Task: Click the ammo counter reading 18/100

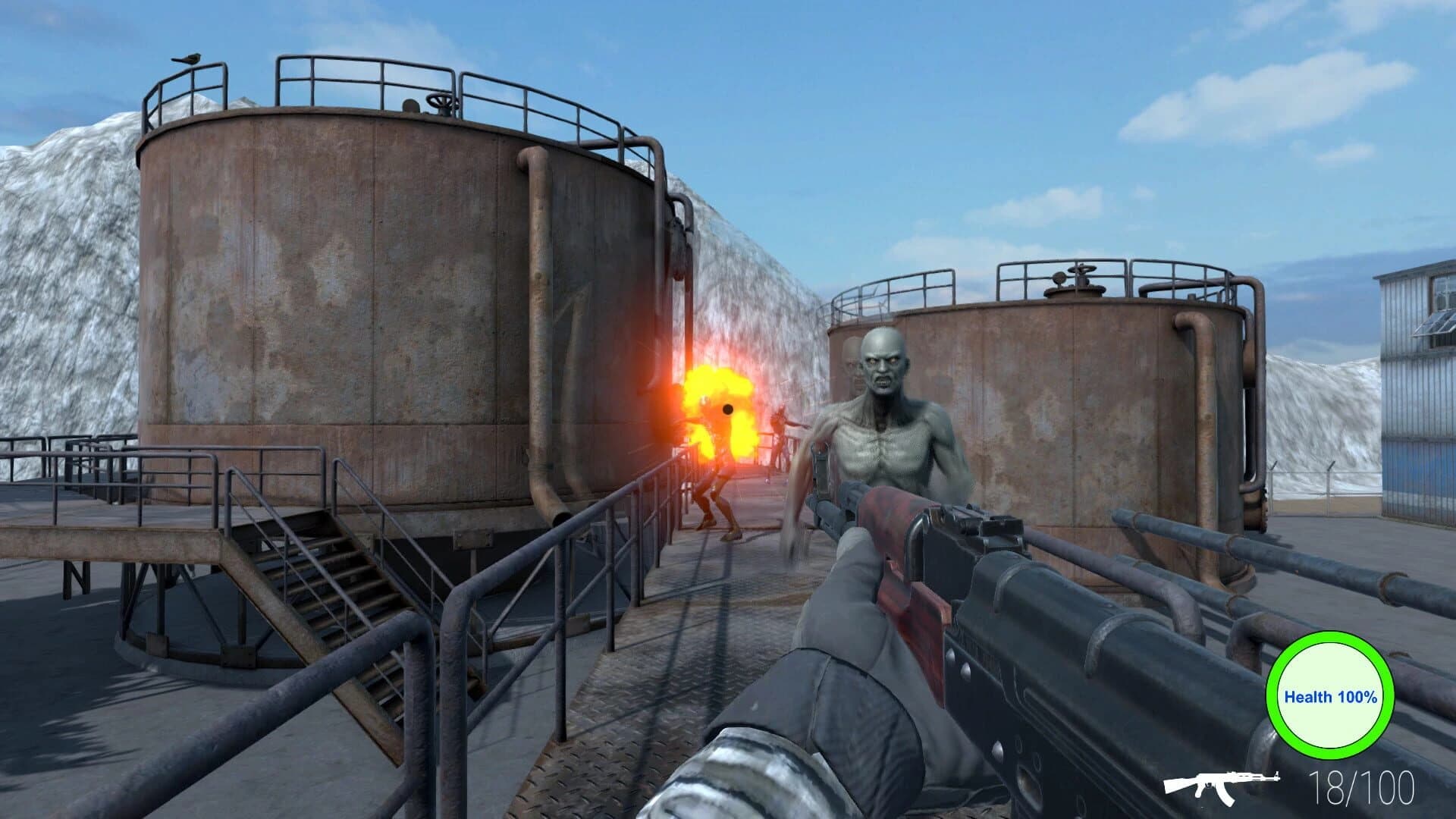Action: click(x=1366, y=787)
